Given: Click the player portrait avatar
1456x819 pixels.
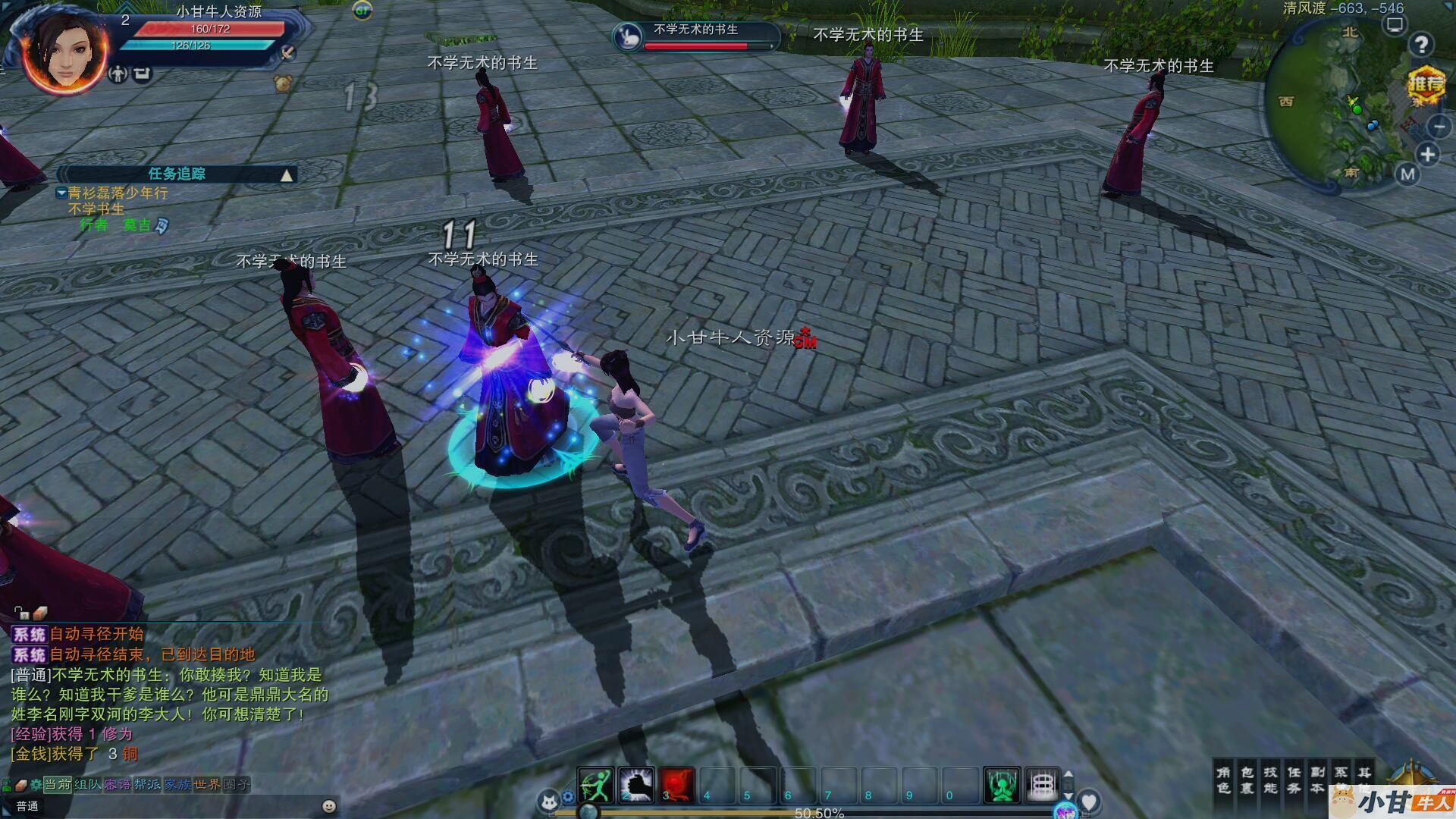Looking at the screenshot, I should coord(66,55).
